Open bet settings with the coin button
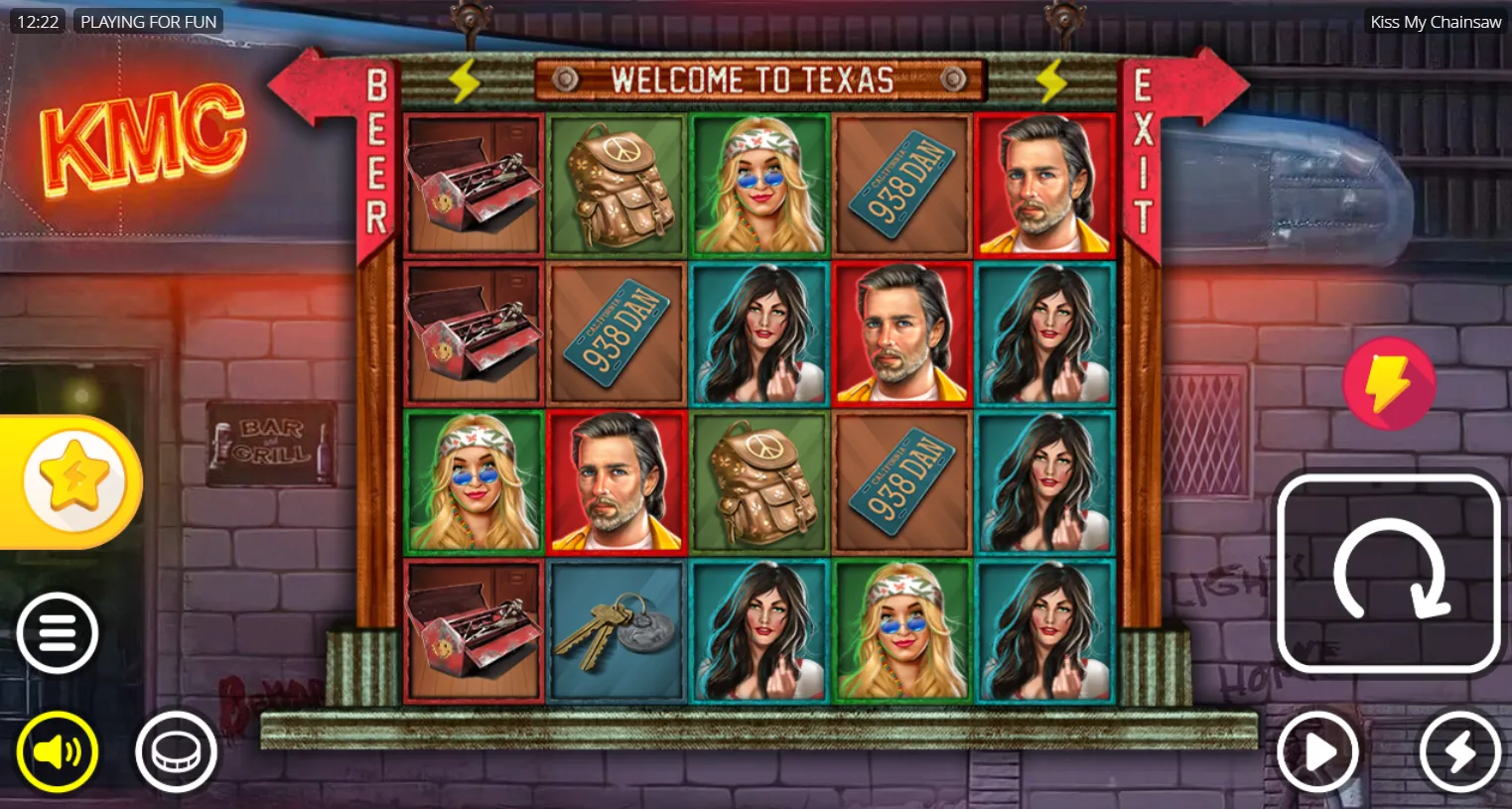The height and width of the screenshot is (809, 1512). (177, 752)
